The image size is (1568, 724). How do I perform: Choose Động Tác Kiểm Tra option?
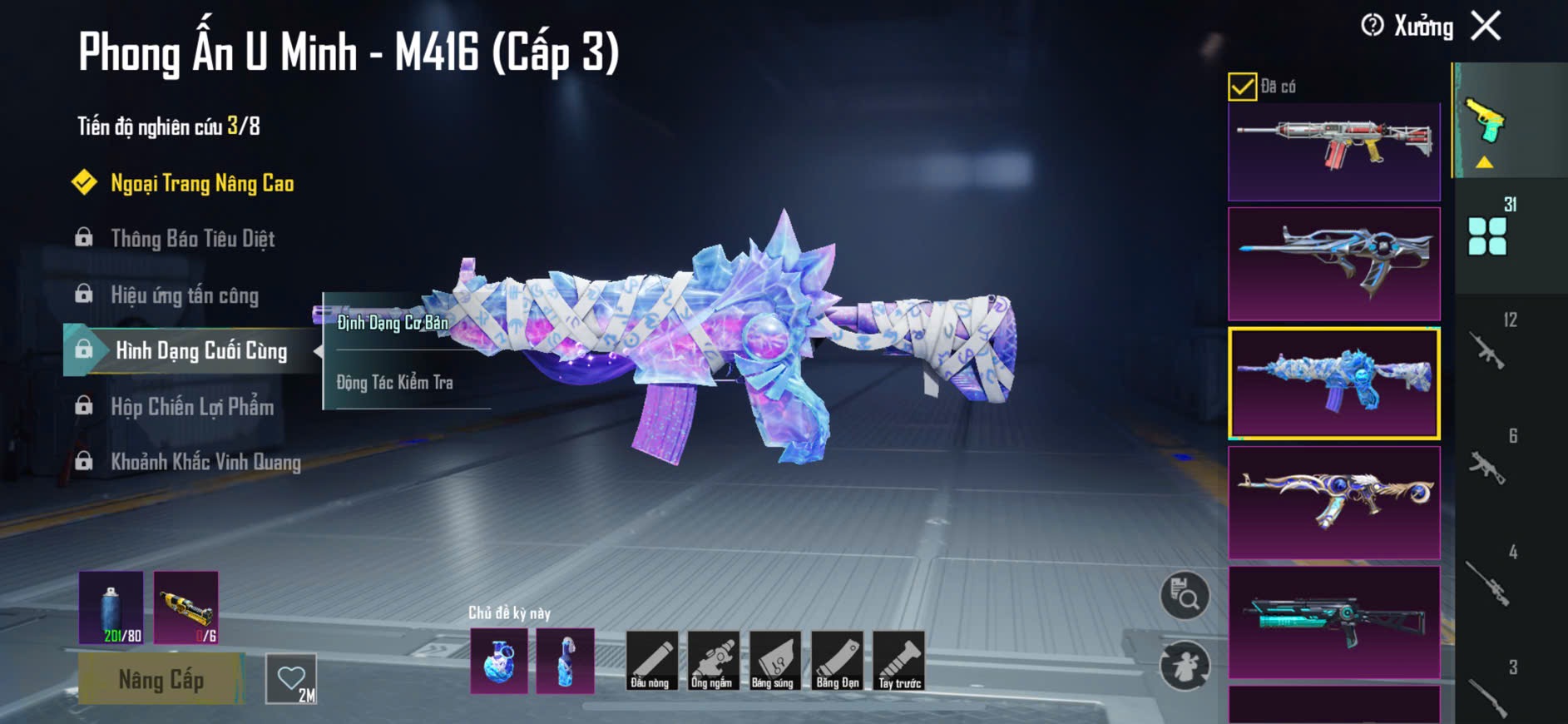pos(394,383)
